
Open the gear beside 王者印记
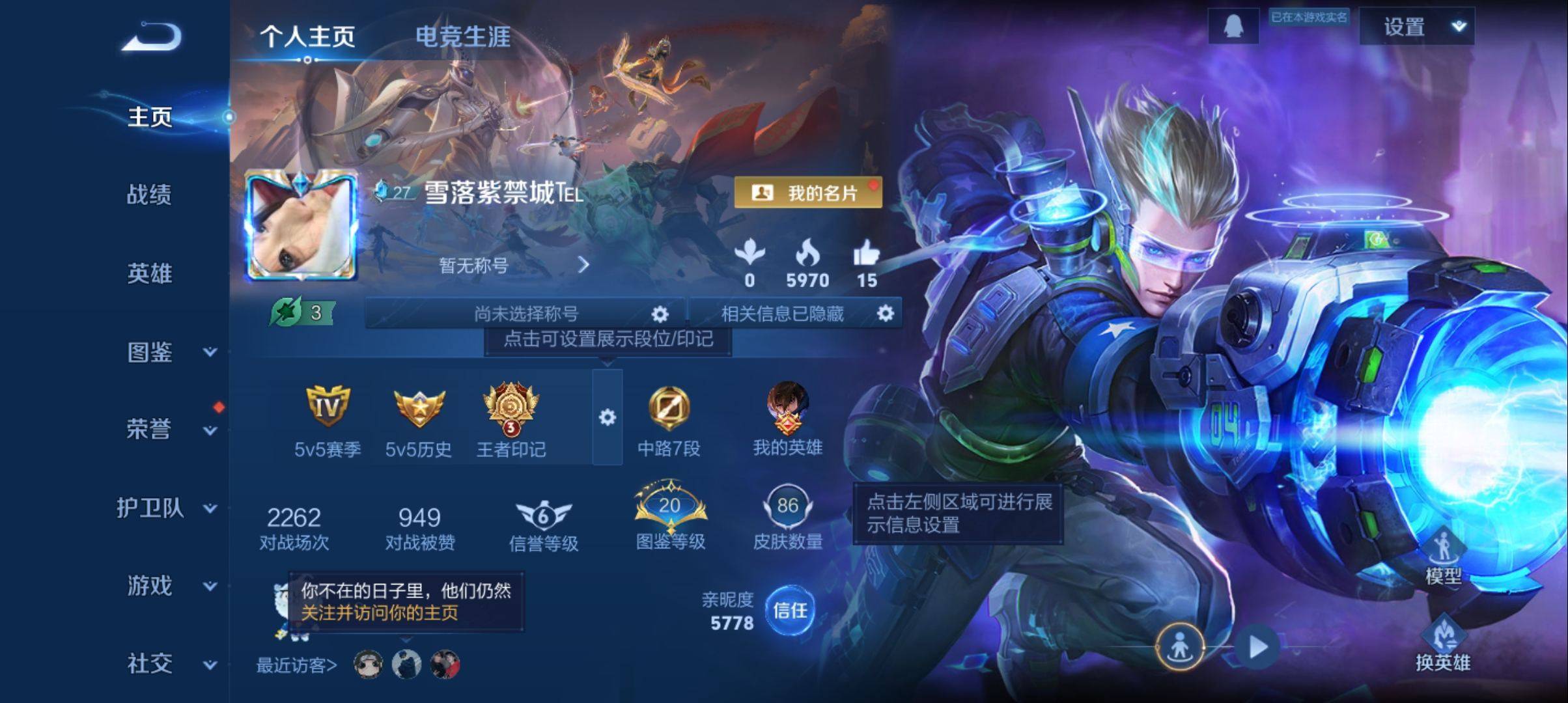click(x=607, y=417)
